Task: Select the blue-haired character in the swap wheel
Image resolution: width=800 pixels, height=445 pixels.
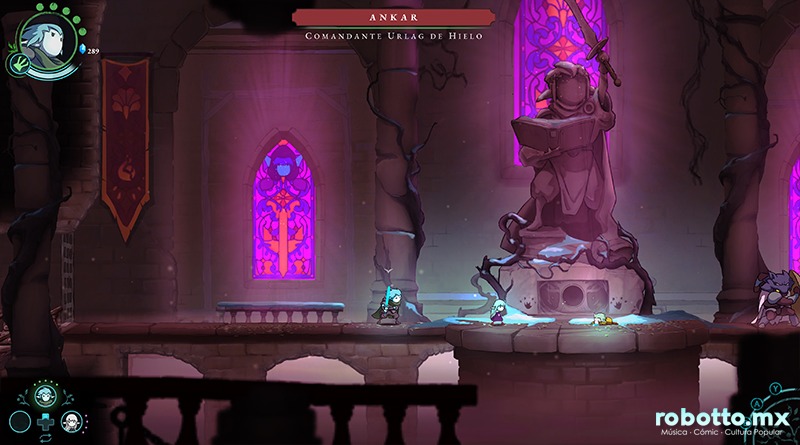Action: [x=44, y=395]
